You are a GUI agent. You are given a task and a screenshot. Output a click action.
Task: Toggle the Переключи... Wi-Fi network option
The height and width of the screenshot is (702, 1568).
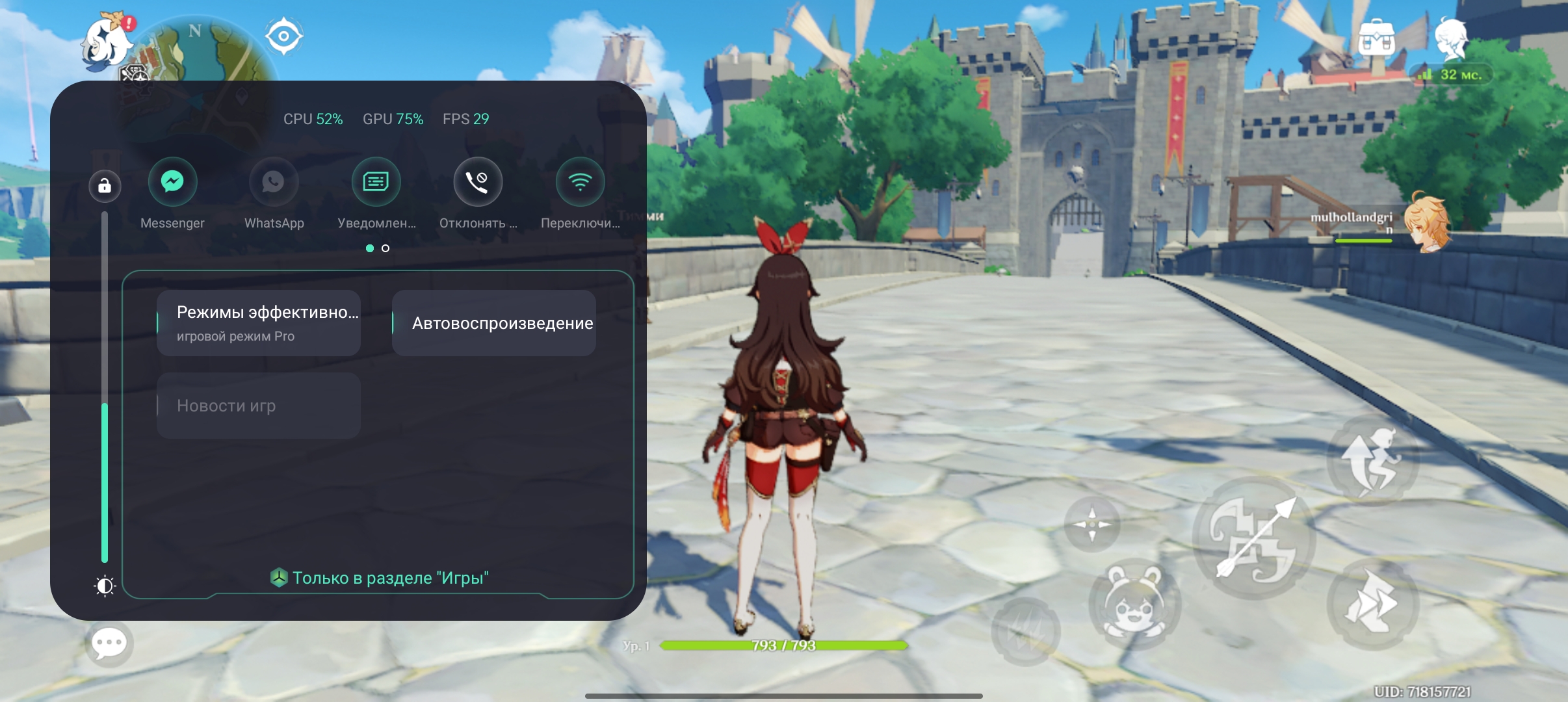(580, 182)
